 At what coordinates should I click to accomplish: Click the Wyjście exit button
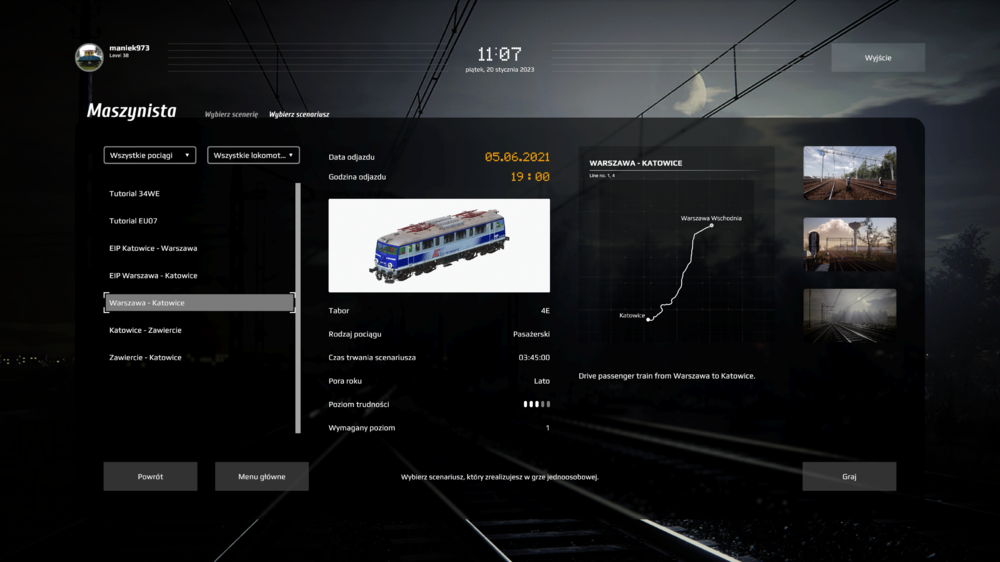point(877,58)
